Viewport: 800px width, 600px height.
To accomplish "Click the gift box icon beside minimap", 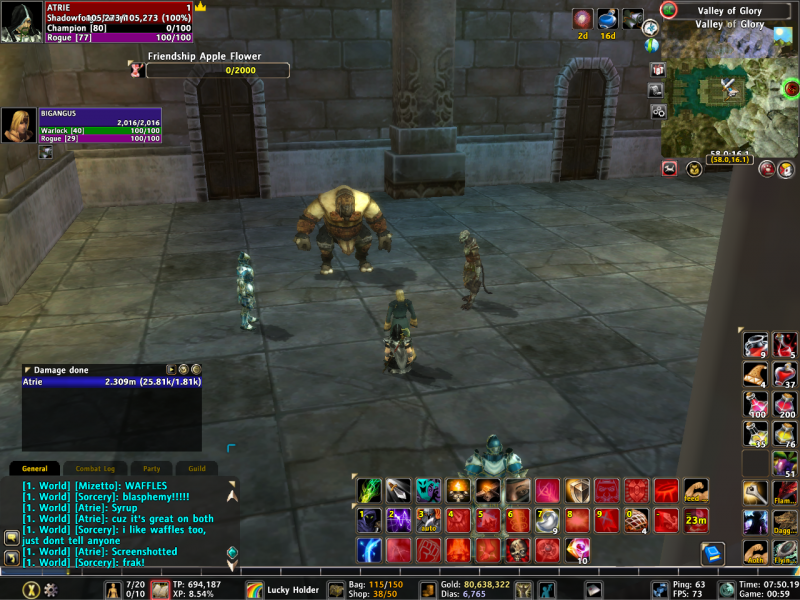I will coord(657,70).
